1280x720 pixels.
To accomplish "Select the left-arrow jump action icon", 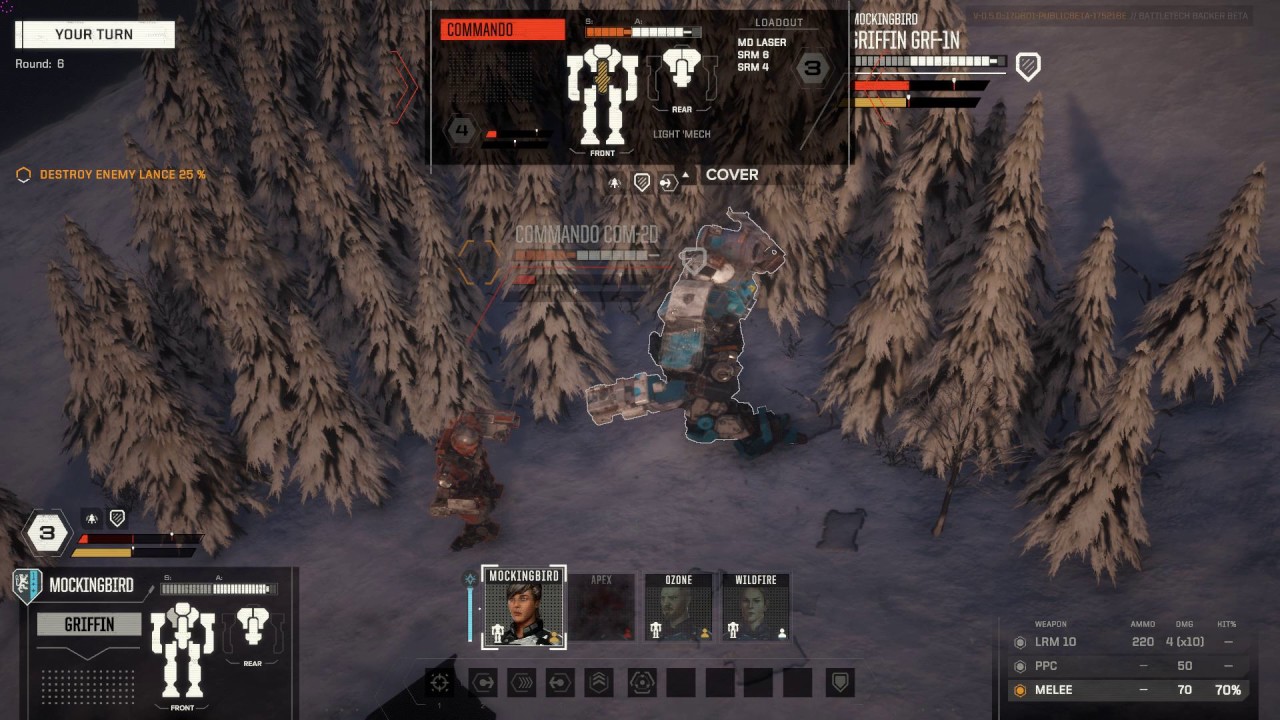I will [x=560, y=683].
